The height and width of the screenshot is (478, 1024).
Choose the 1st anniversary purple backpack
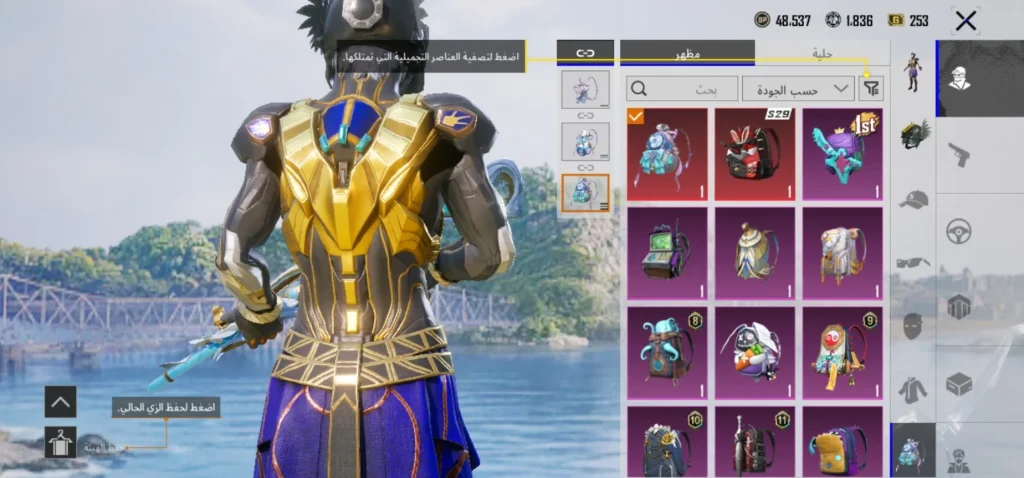842,154
